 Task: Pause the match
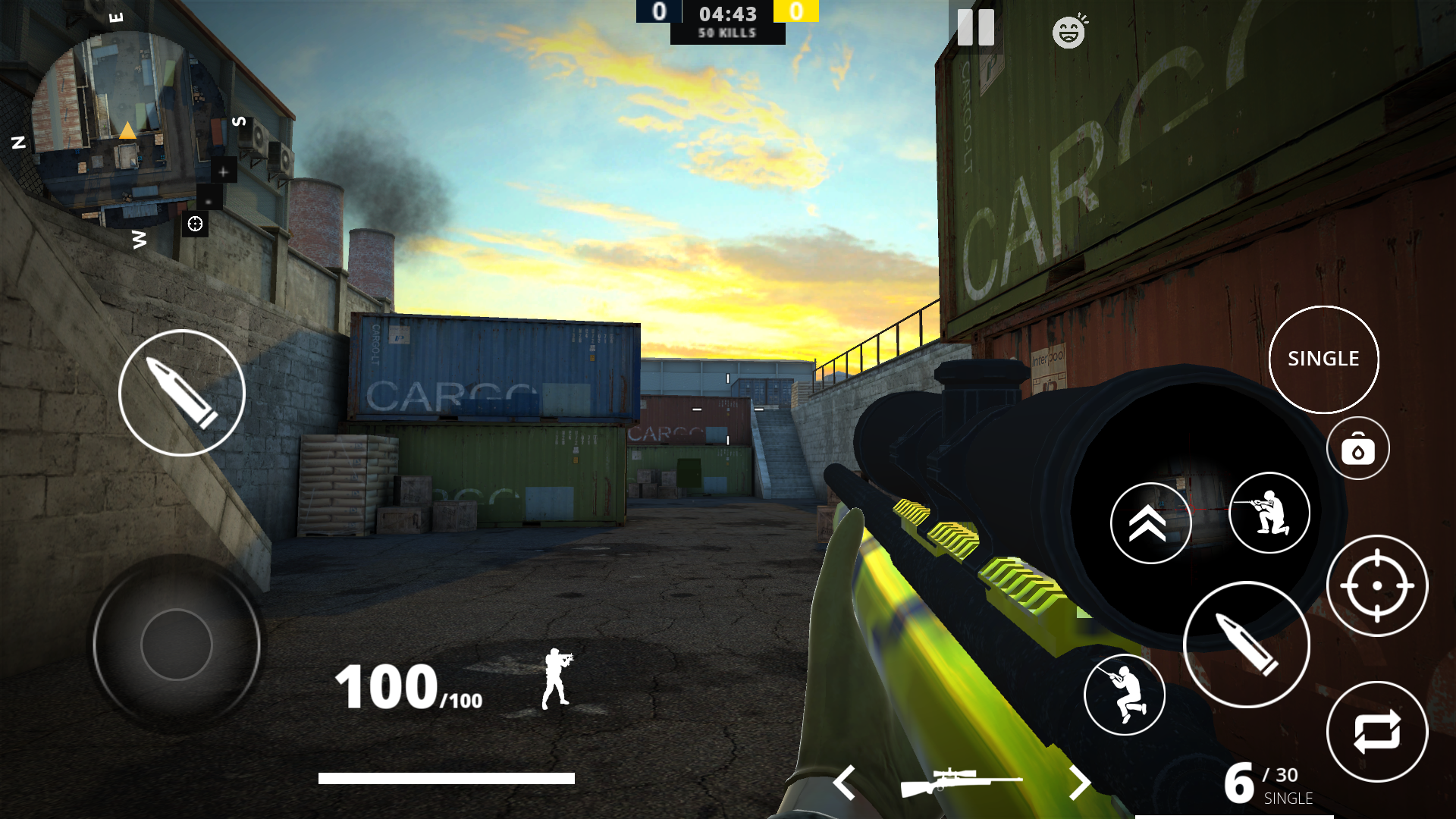(x=975, y=28)
